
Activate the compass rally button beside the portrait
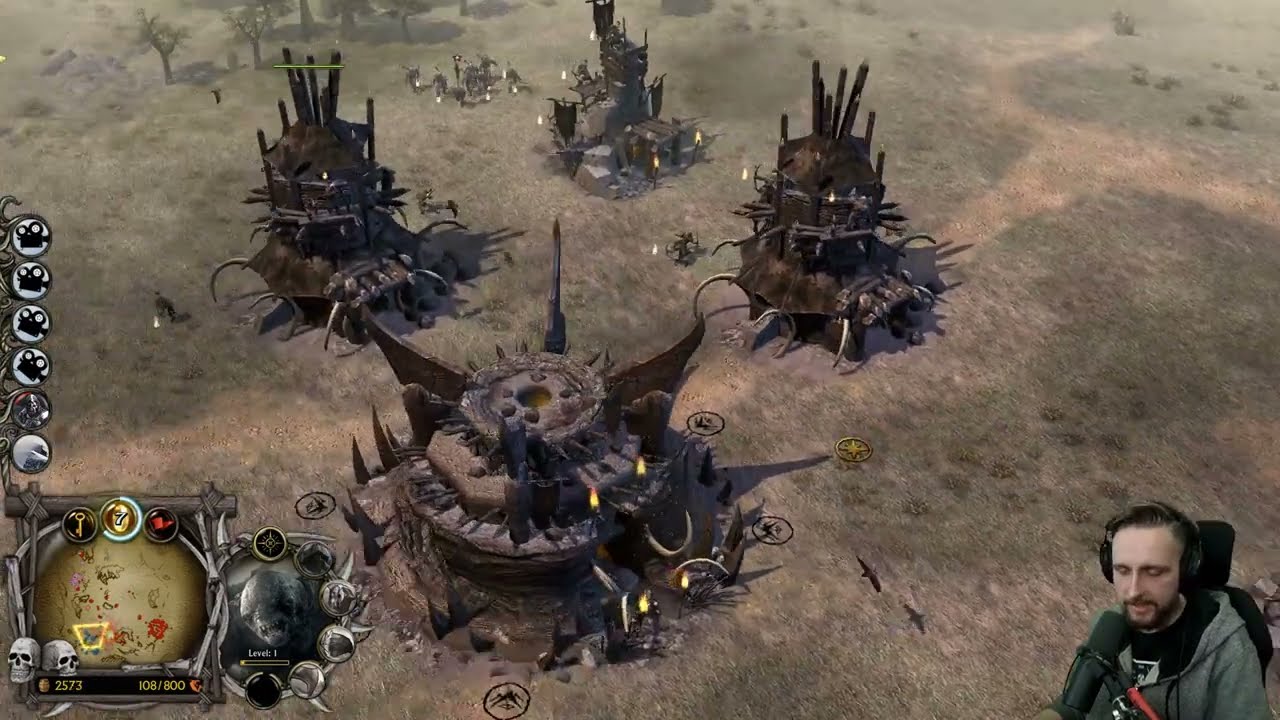click(x=269, y=544)
